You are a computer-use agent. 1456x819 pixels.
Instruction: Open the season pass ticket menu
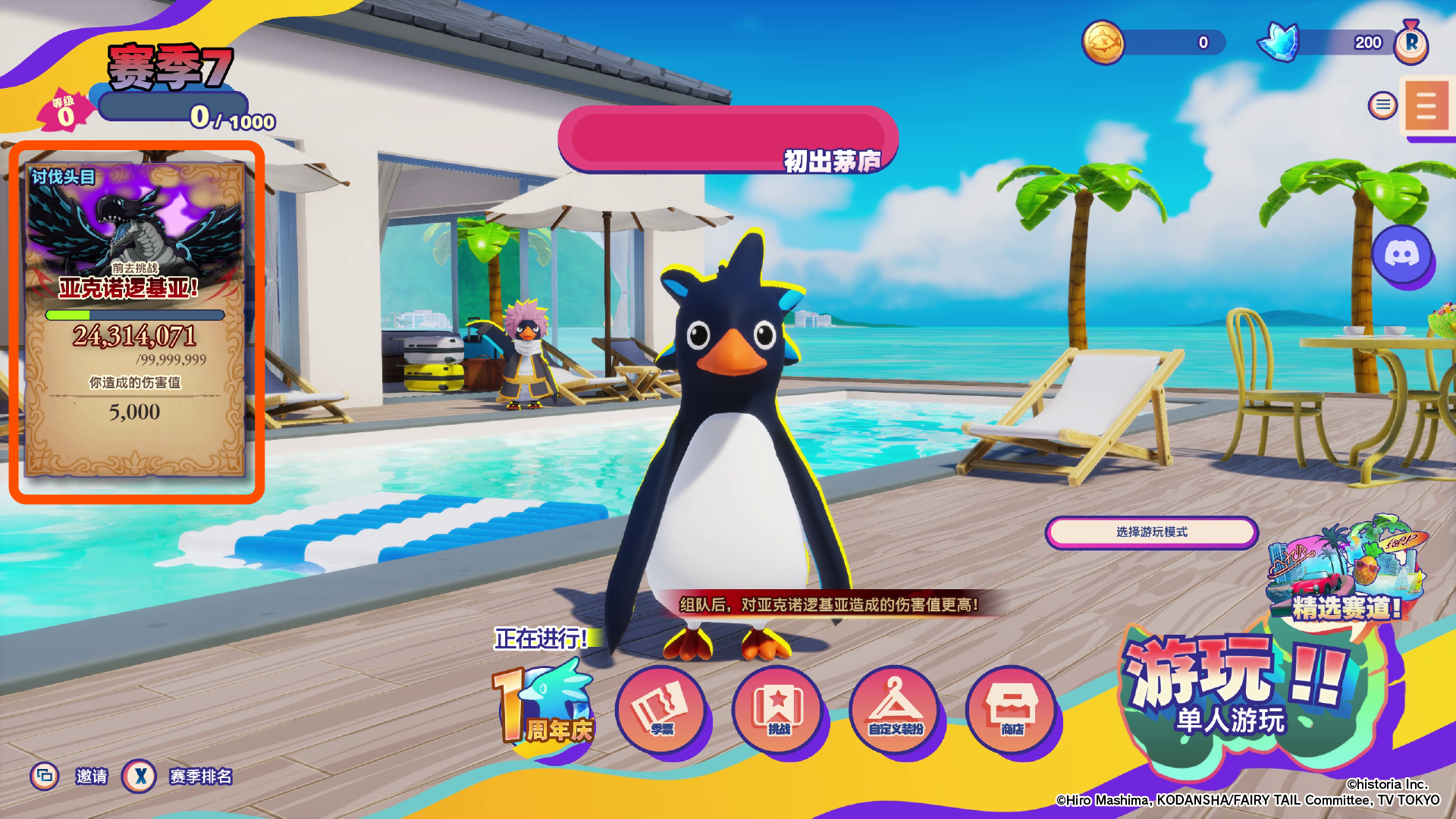(661, 710)
